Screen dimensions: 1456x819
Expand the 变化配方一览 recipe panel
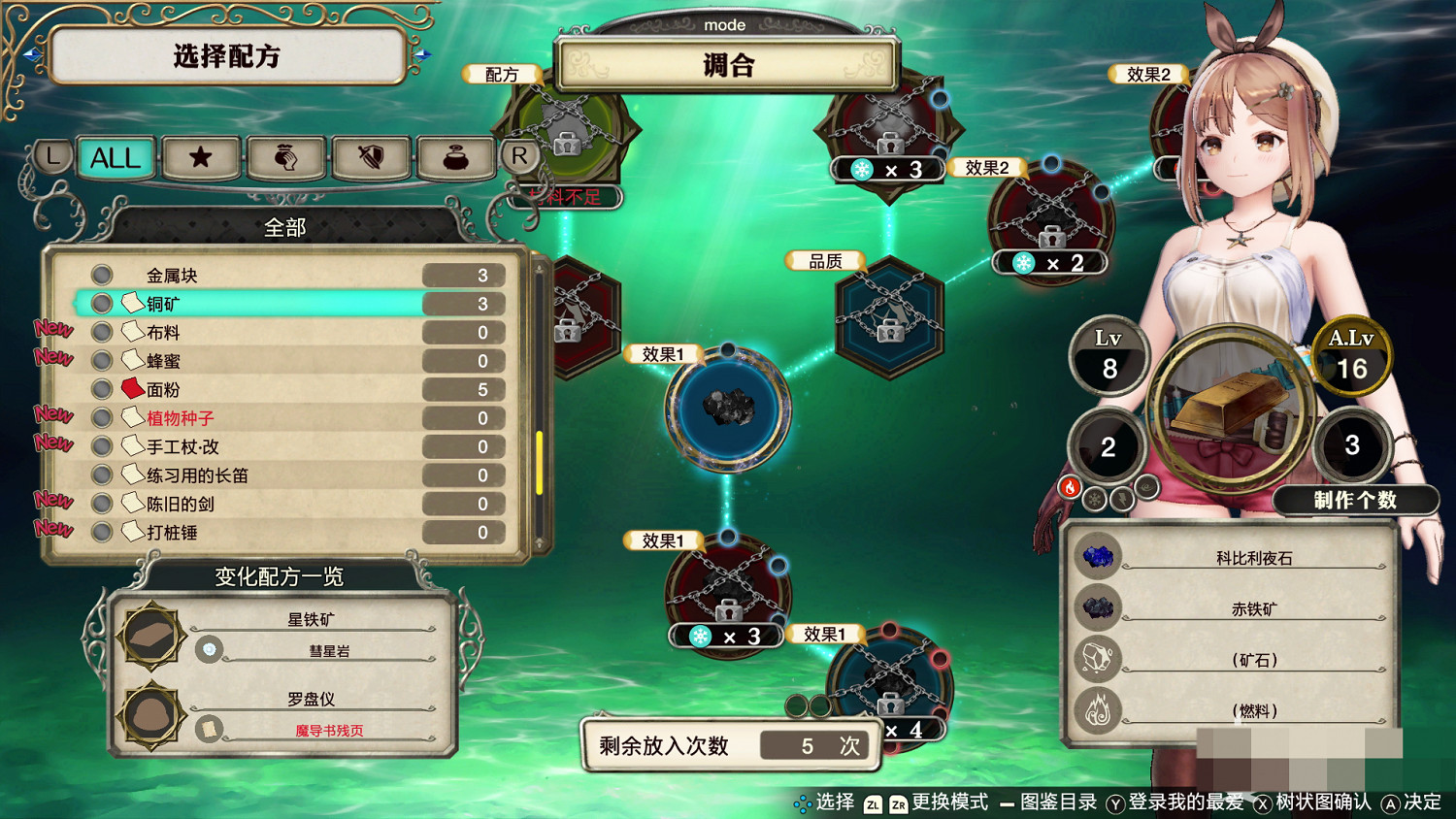pyautogui.click(x=279, y=576)
